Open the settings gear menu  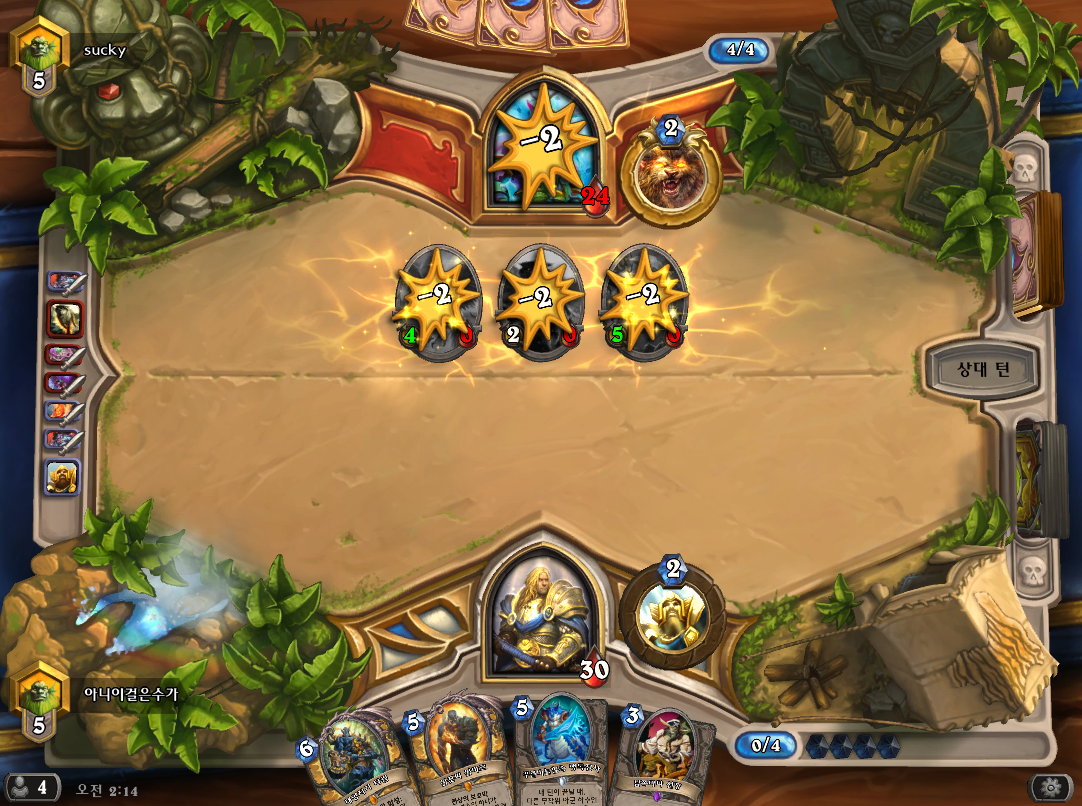pyautogui.click(x=1050, y=786)
